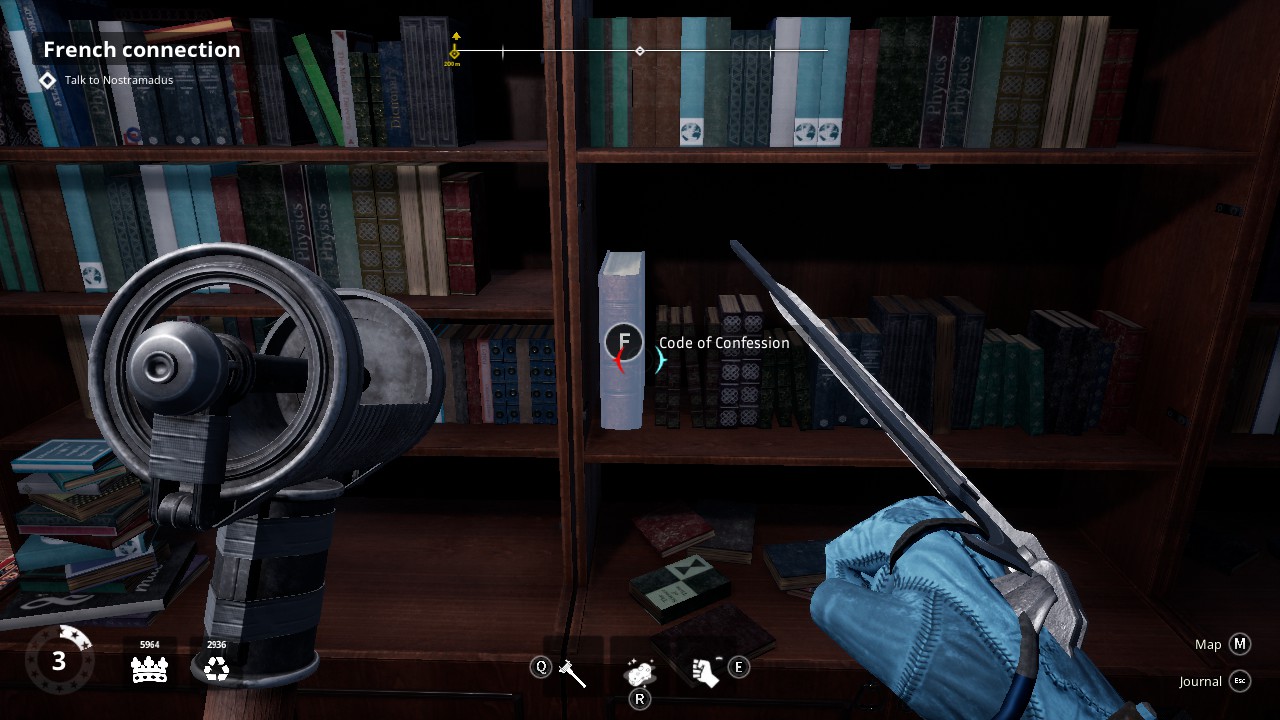
Task: Activate the sponge cleaning ability
Action: tap(640, 672)
